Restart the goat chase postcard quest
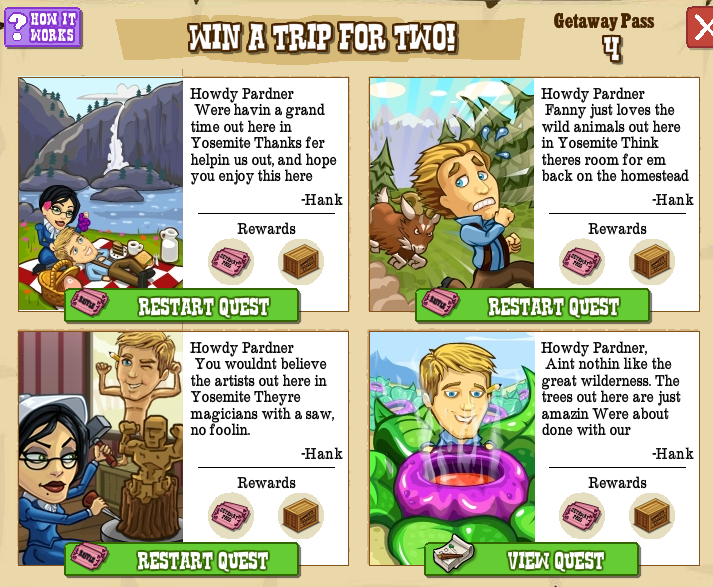This screenshot has width=713, height=587. (x=534, y=306)
